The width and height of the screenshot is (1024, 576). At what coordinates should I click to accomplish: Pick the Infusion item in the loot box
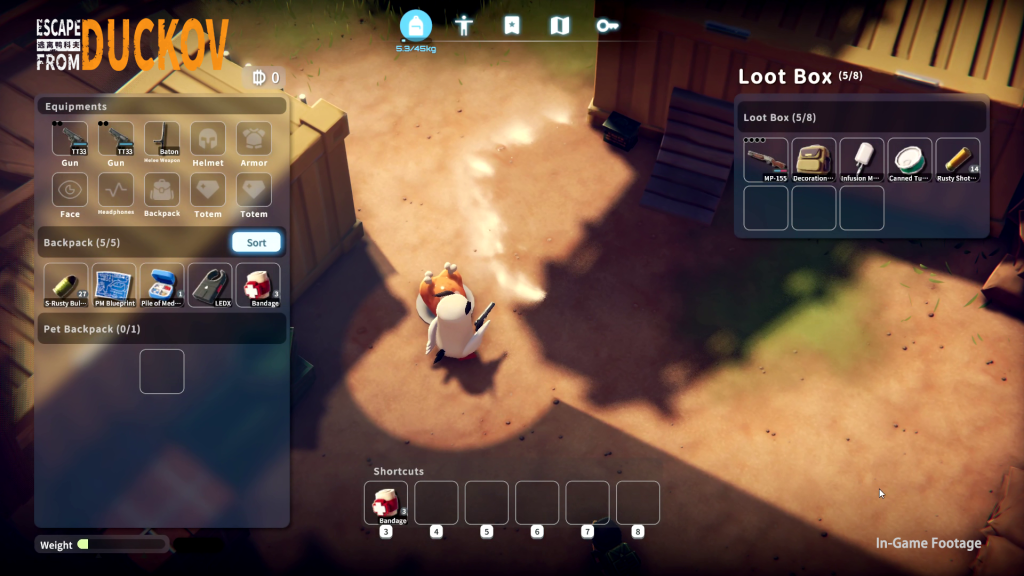[x=862, y=160]
